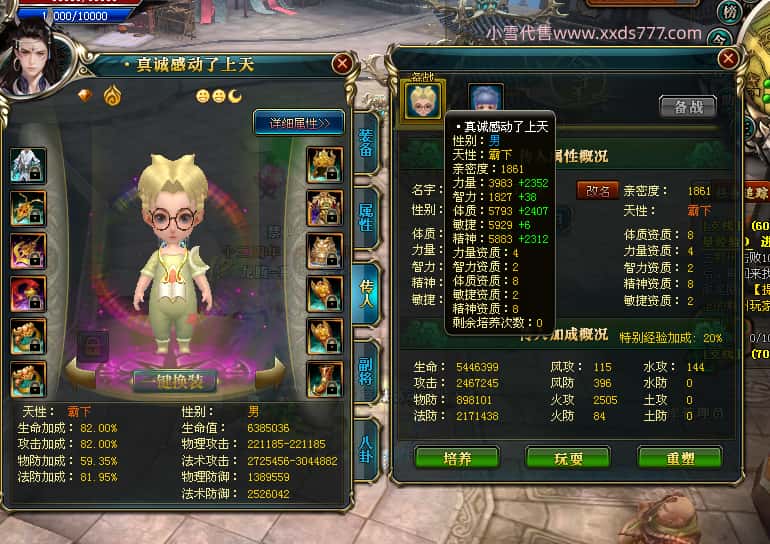Select the blue-haired disciple portrait
The height and width of the screenshot is (544, 770).
(x=486, y=101)
